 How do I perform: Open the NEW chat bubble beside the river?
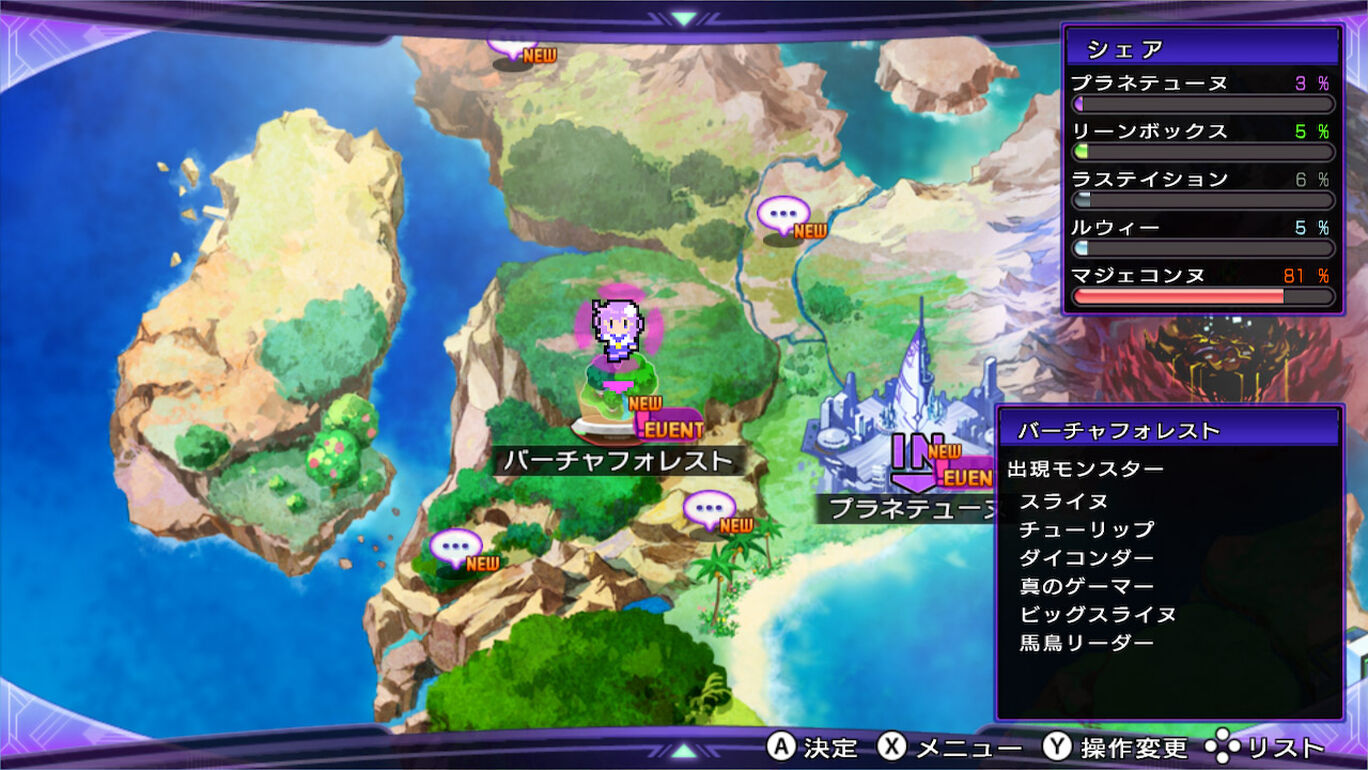point(783,215)
